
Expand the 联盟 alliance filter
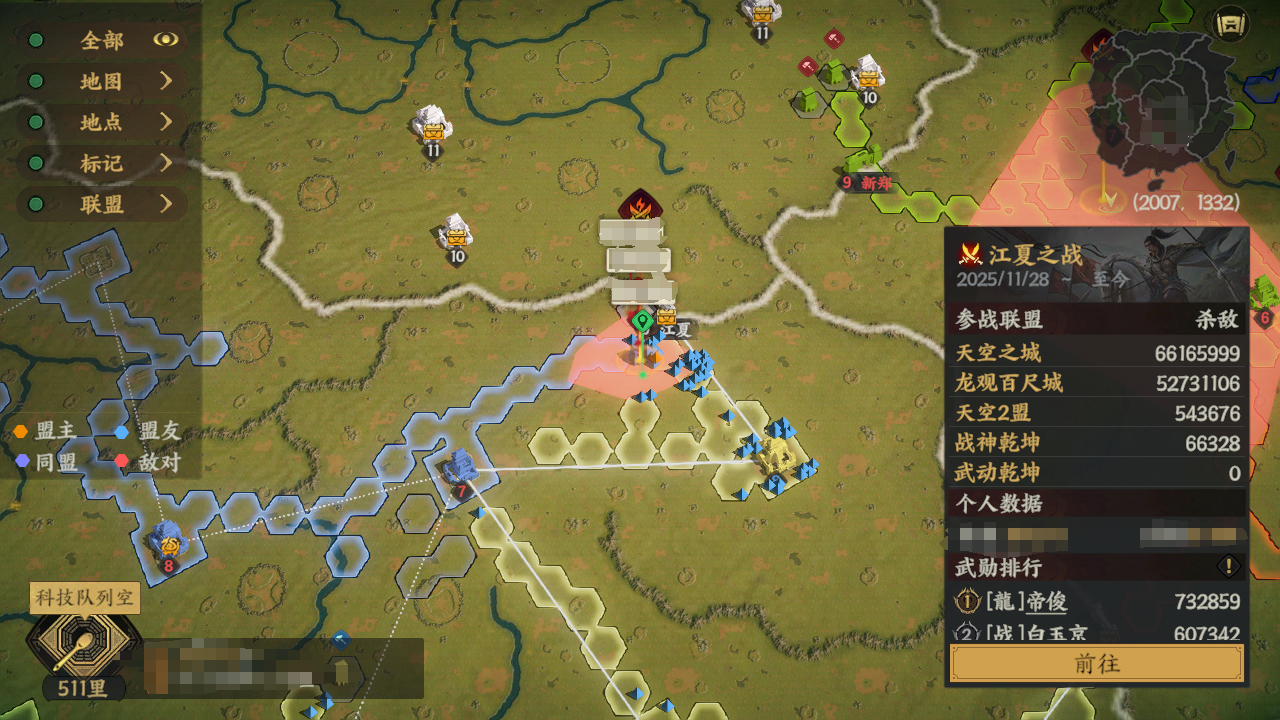[101, 204]
